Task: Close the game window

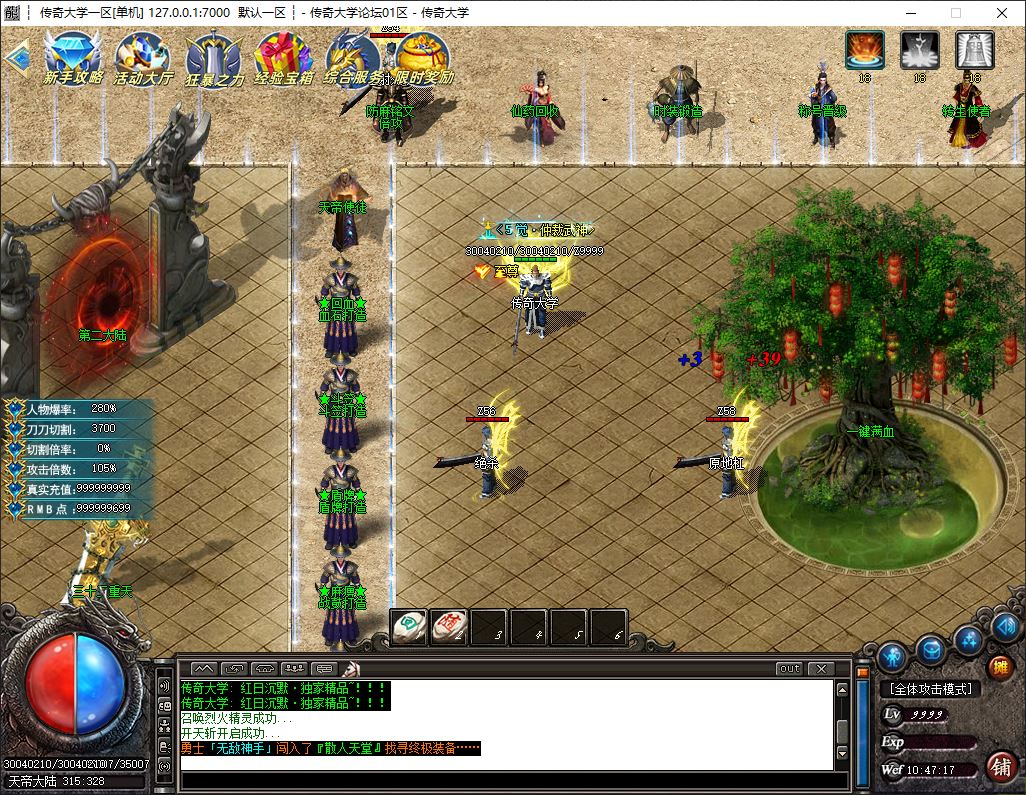Action: [x=1002, y=13]
